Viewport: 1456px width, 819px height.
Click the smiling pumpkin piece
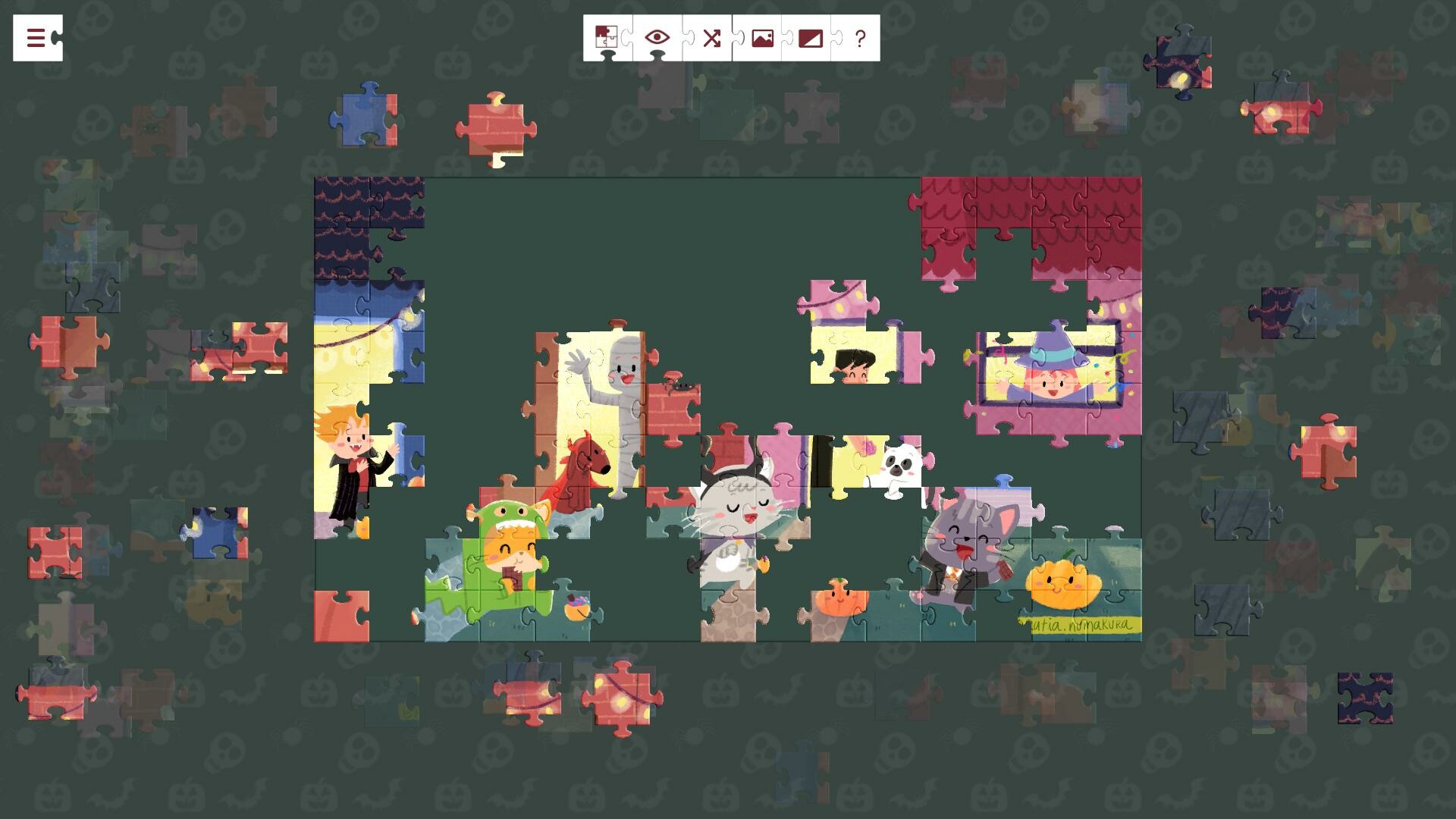click(x=1065, y=584)
